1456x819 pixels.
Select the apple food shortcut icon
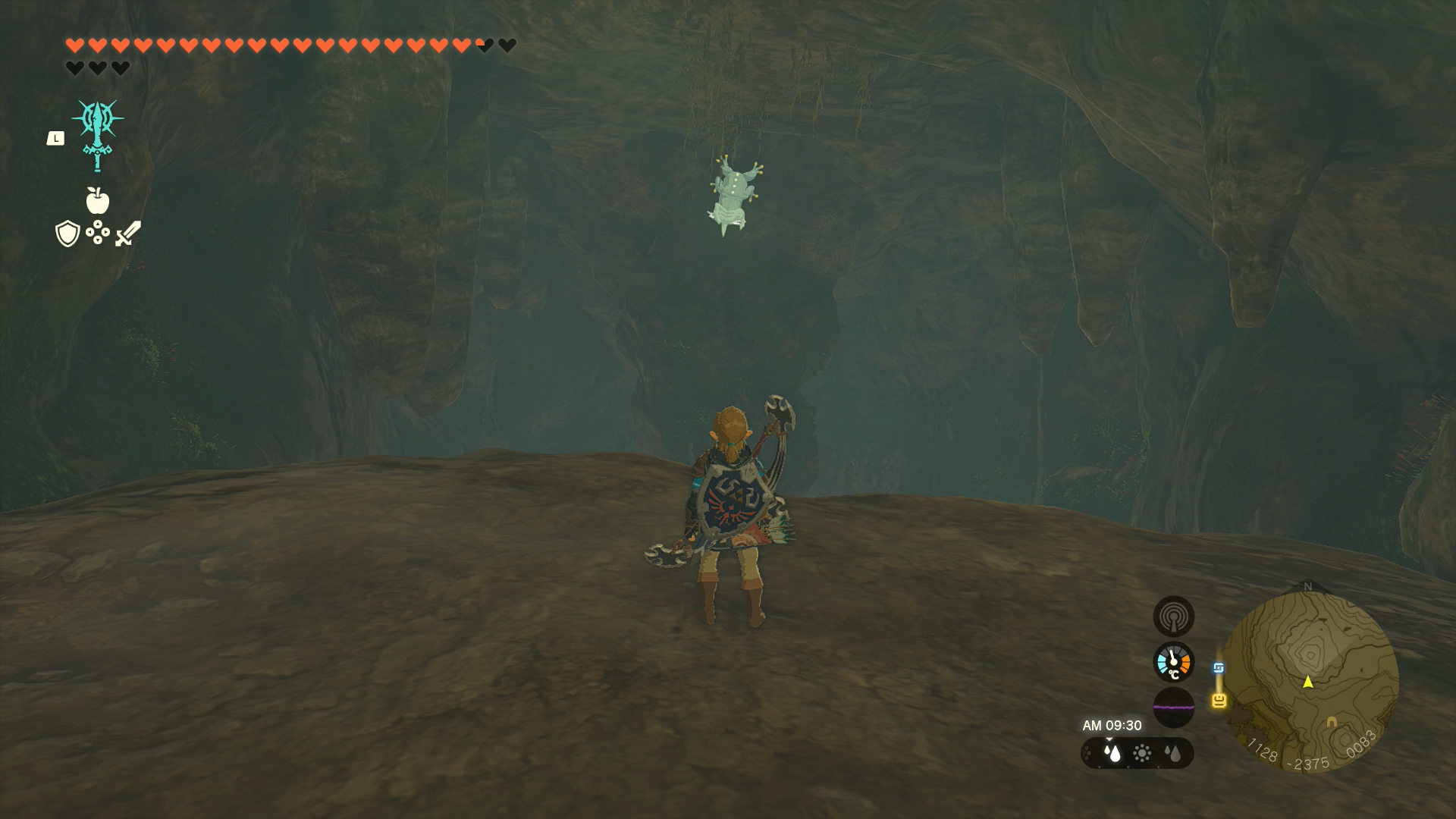tap(98, 200)
